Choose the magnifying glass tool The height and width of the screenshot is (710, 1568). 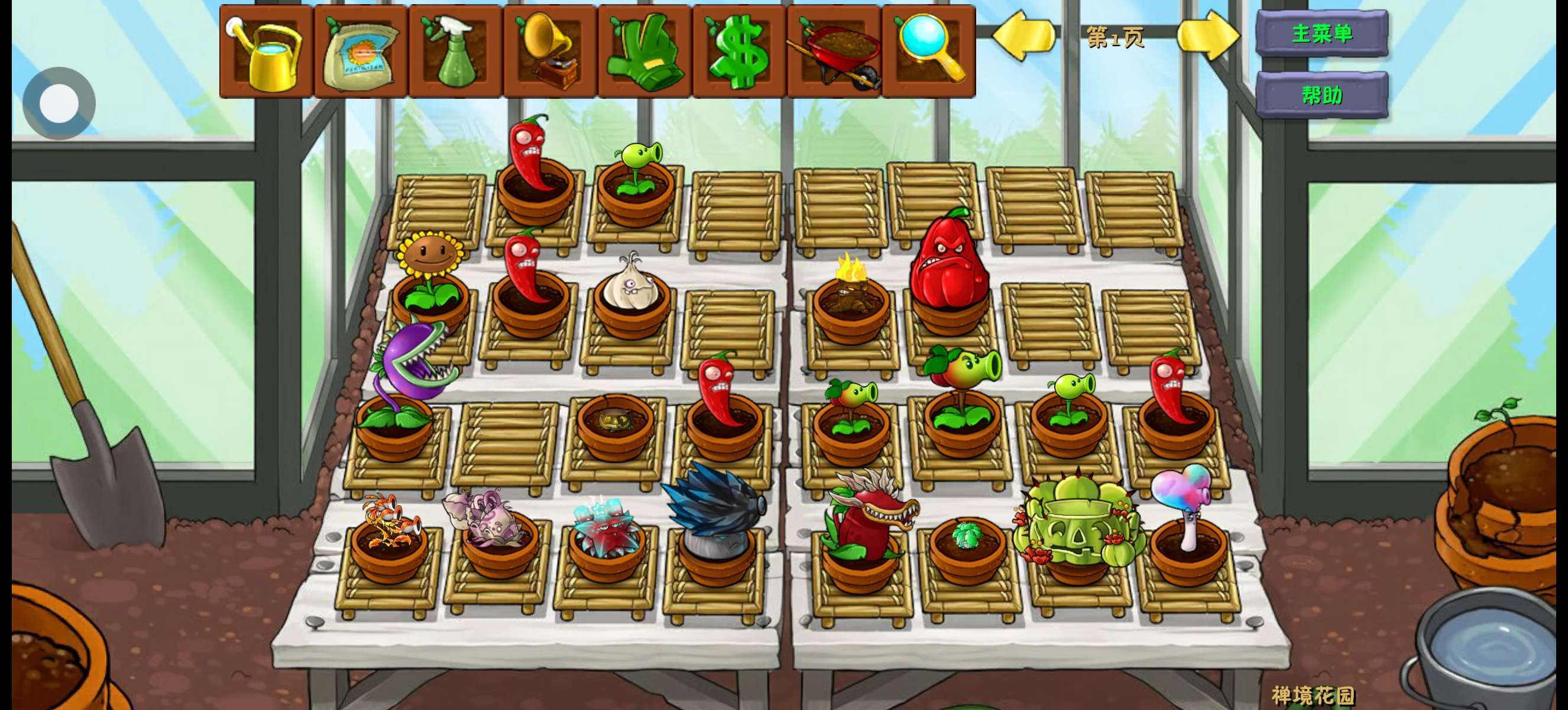pos(928,51)
